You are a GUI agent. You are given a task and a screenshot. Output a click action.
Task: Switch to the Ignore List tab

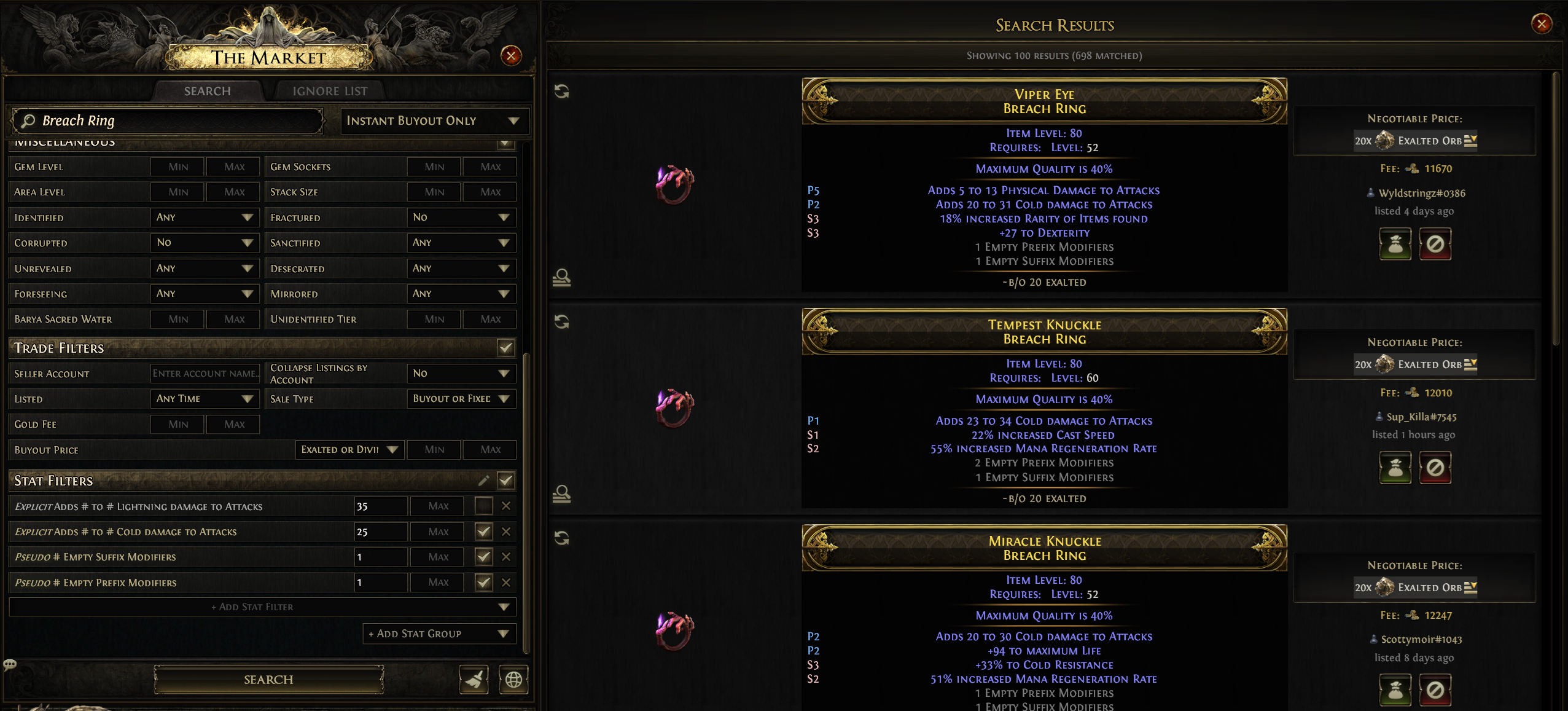click(330, 91)
